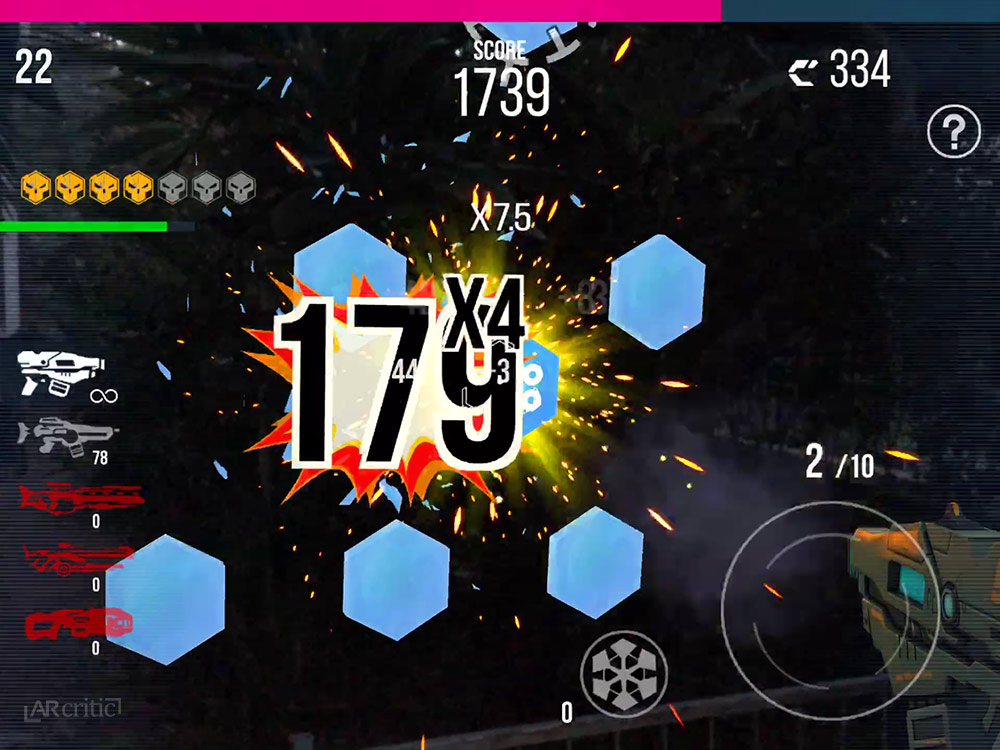
Task: Switch to the grey rifle with 78 ammo
Action: point(66,434)
